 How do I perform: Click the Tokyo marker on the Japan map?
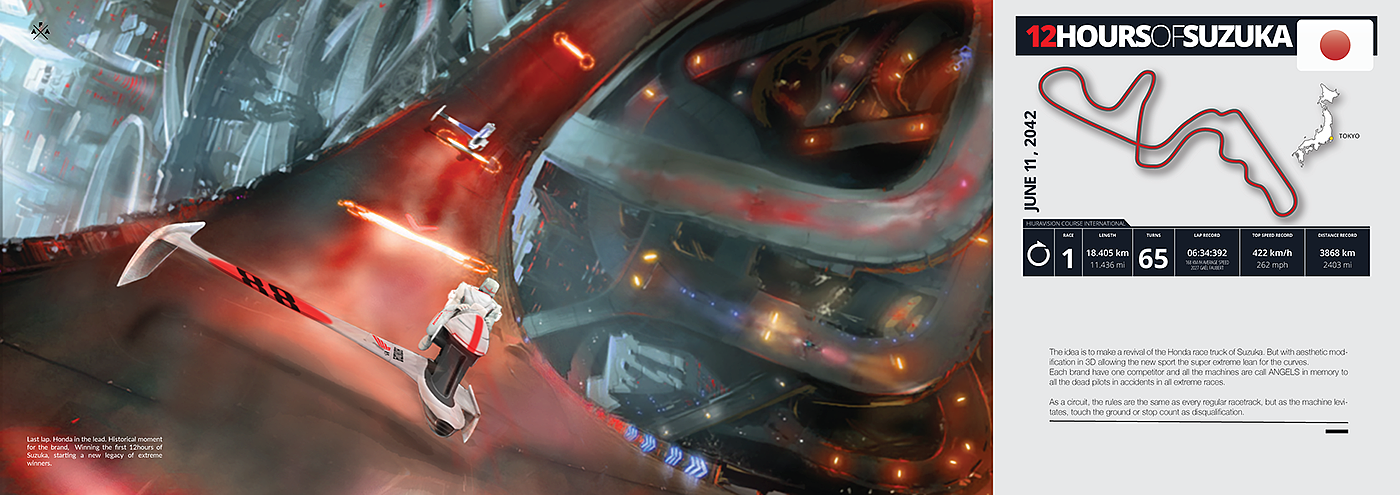(x=1323, y=137)
